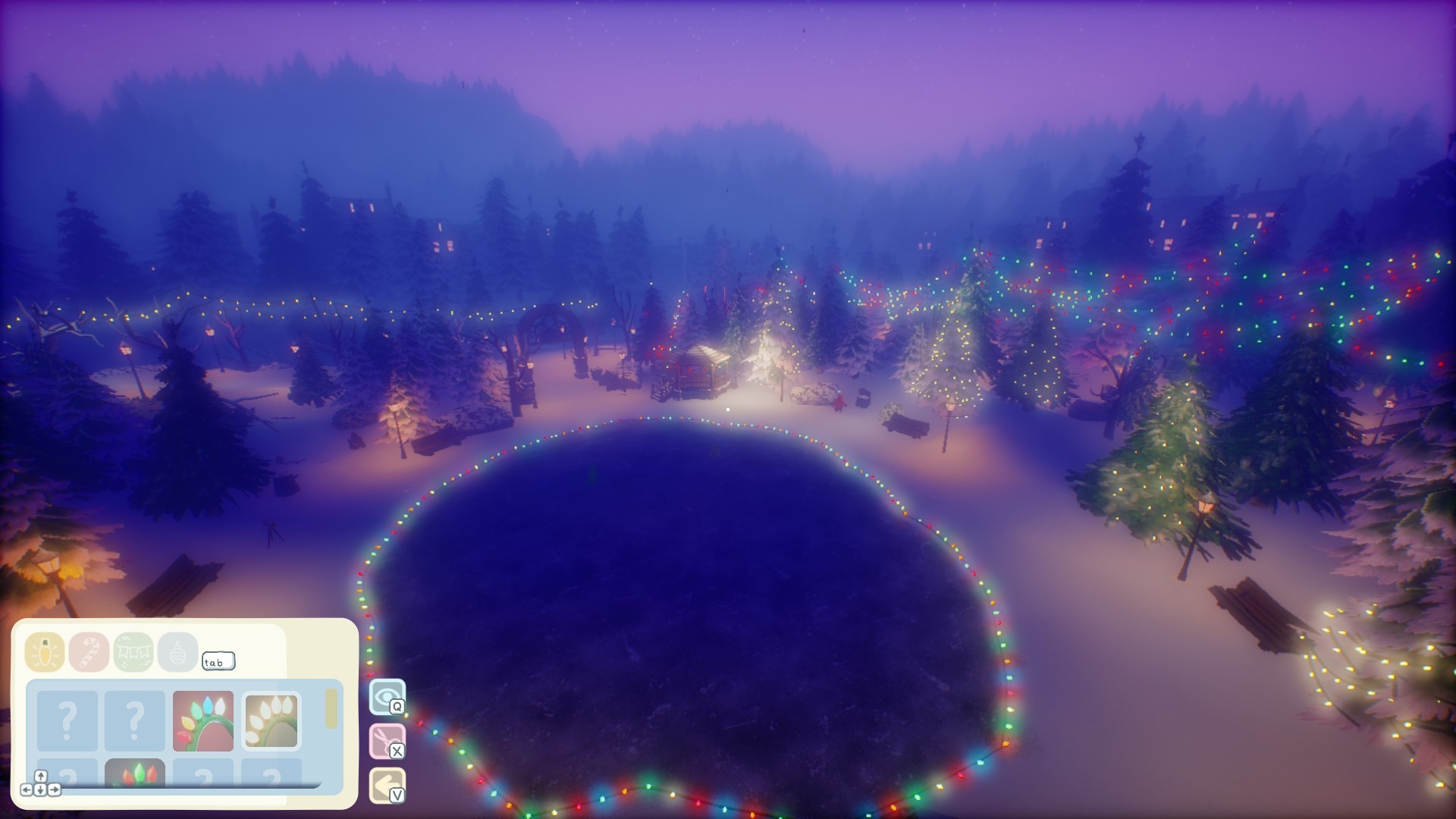
Task: Click the back arrow undo button
Action: tap(387, 785)
